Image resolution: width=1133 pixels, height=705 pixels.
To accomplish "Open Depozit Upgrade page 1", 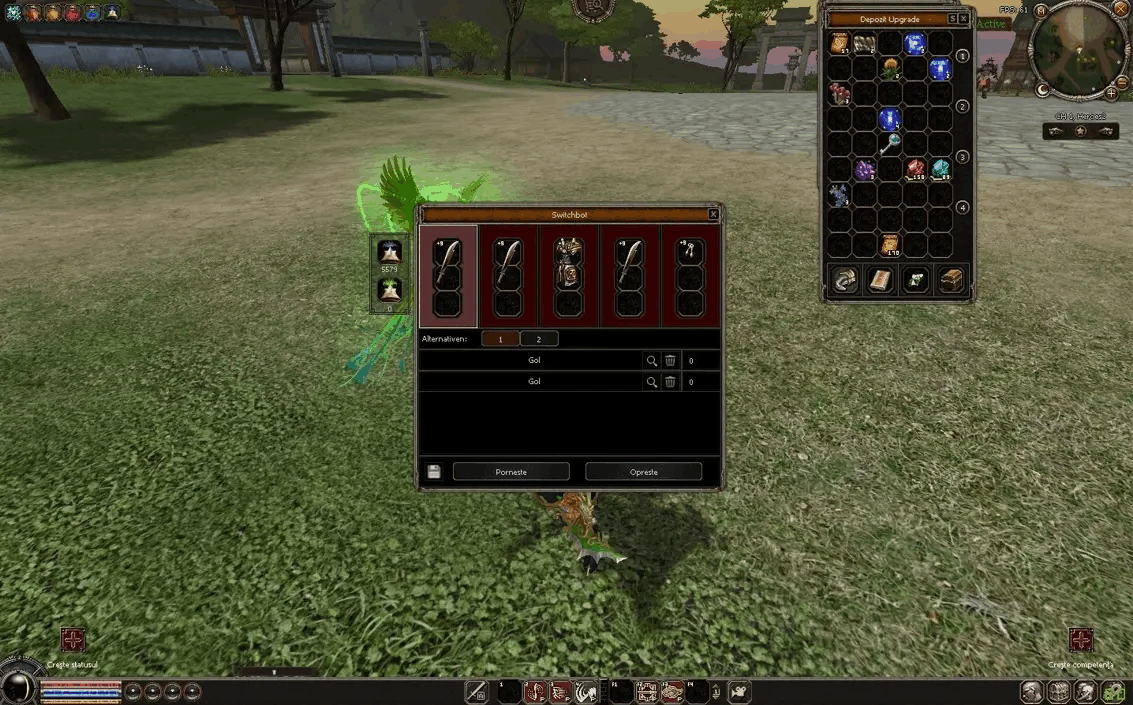I will (962, 56).
